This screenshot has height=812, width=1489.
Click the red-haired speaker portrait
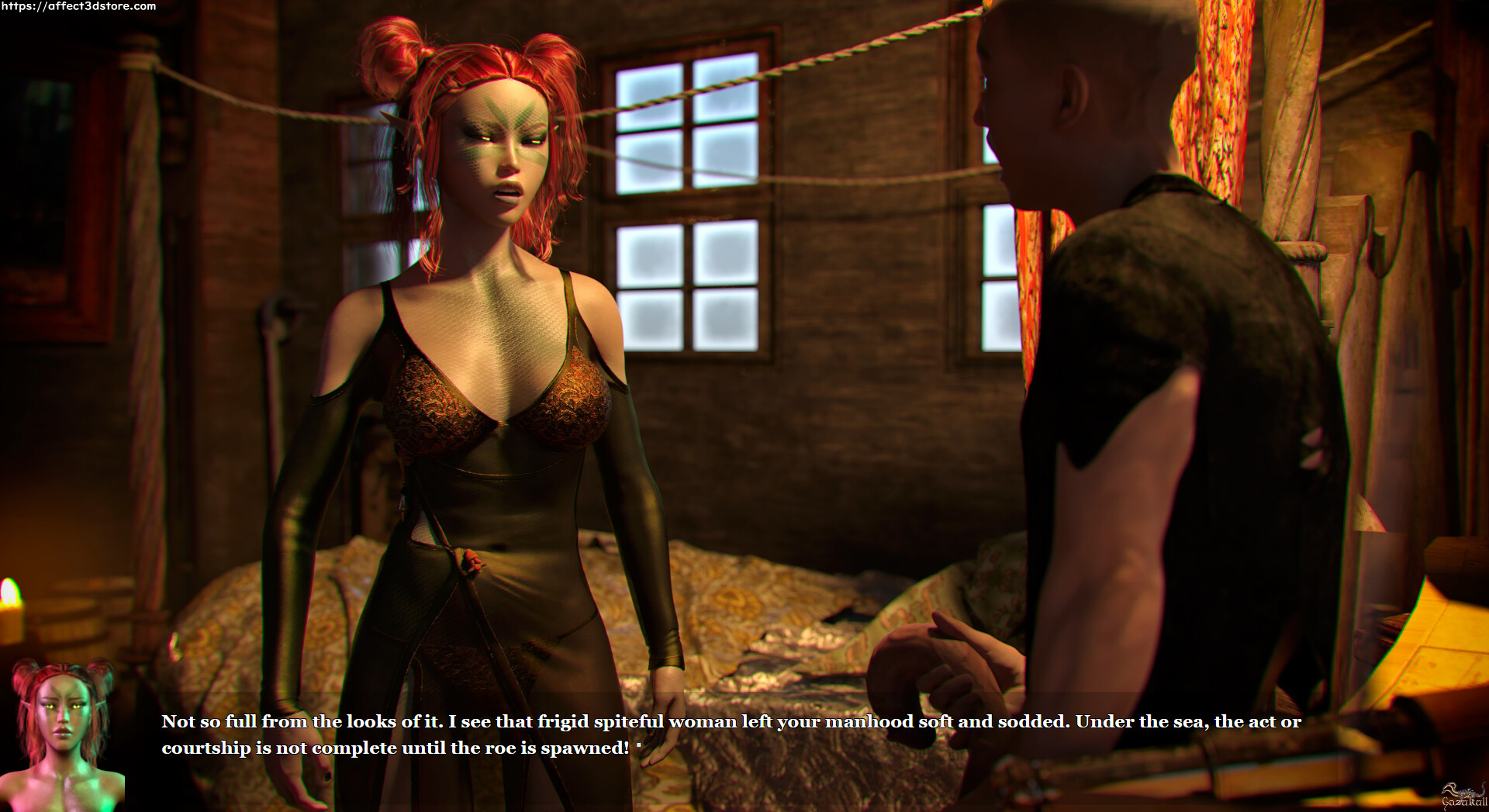coord(62,733)
